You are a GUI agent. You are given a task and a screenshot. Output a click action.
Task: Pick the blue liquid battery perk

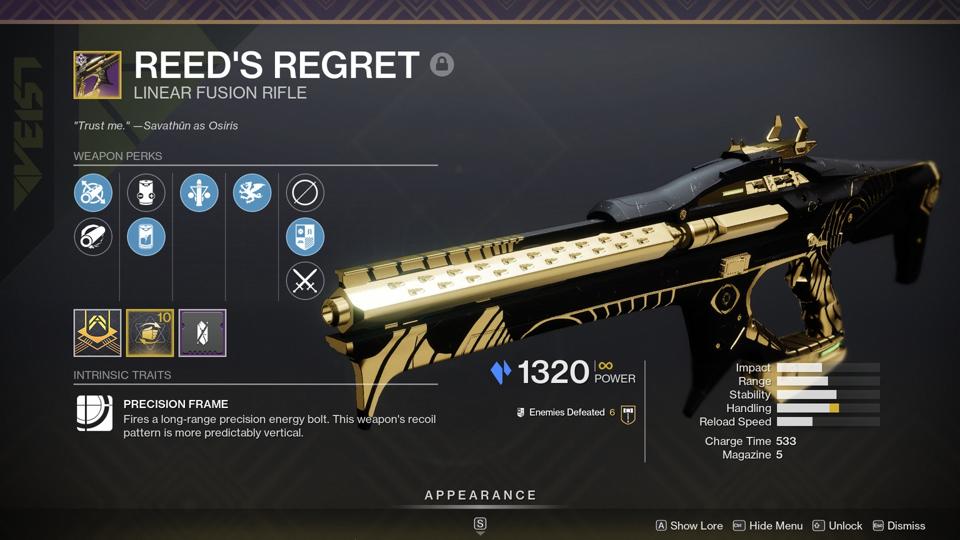(x=146, y=237)
